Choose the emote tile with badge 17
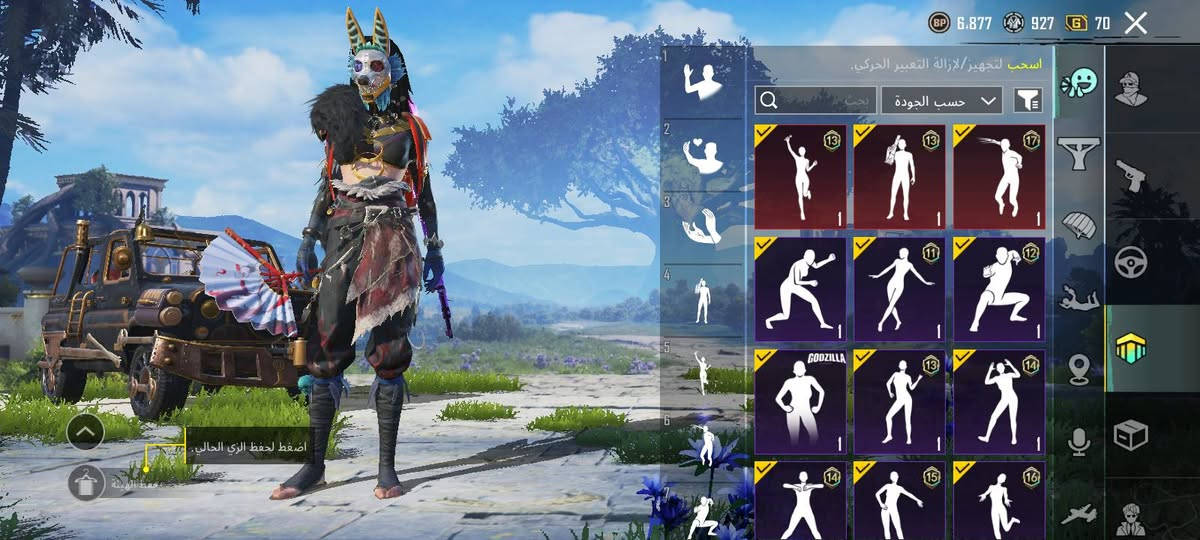Viewport: 1200px width, 540px height. point(999,177)
